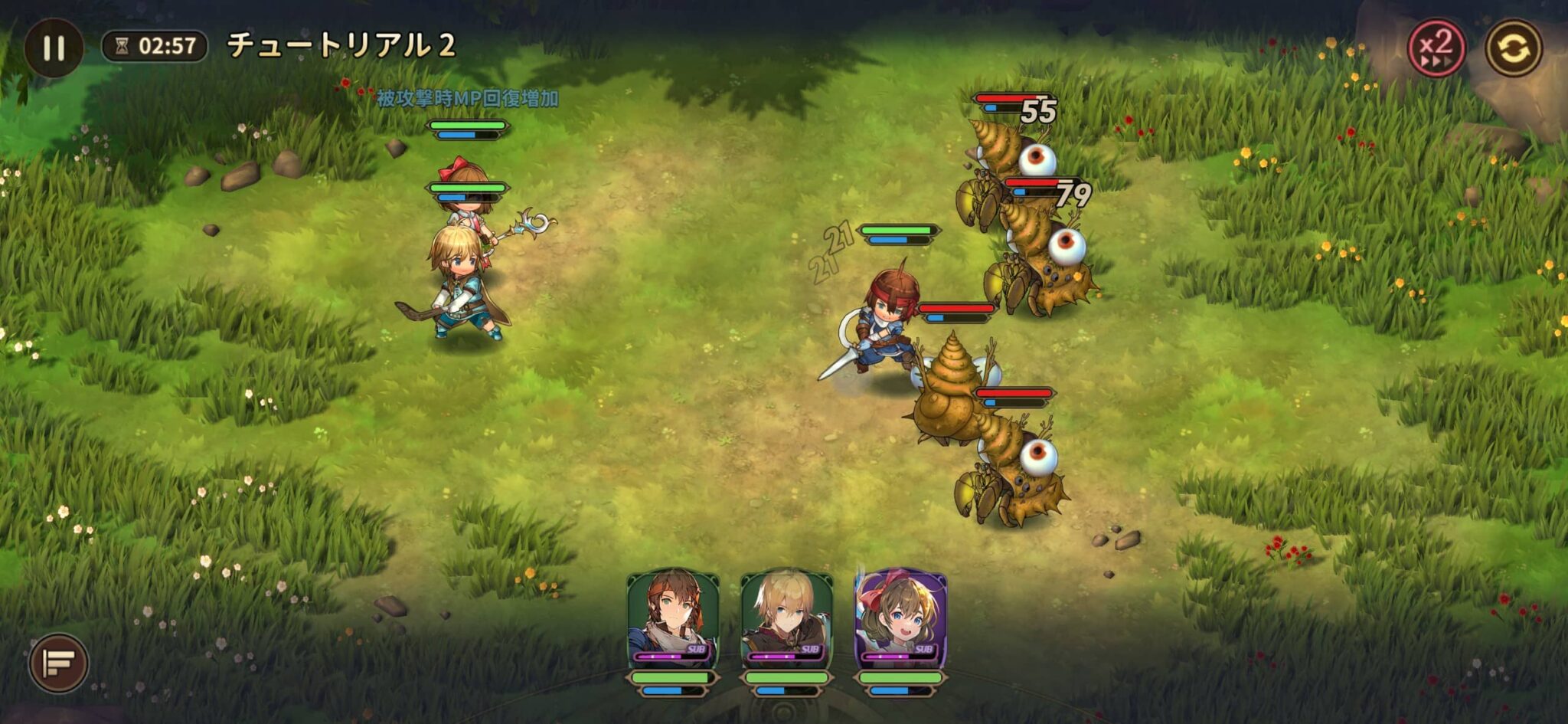Toggle battle speed back to normal
The height and width of the screenshot is (724, 1568).
coord(1438,48)
